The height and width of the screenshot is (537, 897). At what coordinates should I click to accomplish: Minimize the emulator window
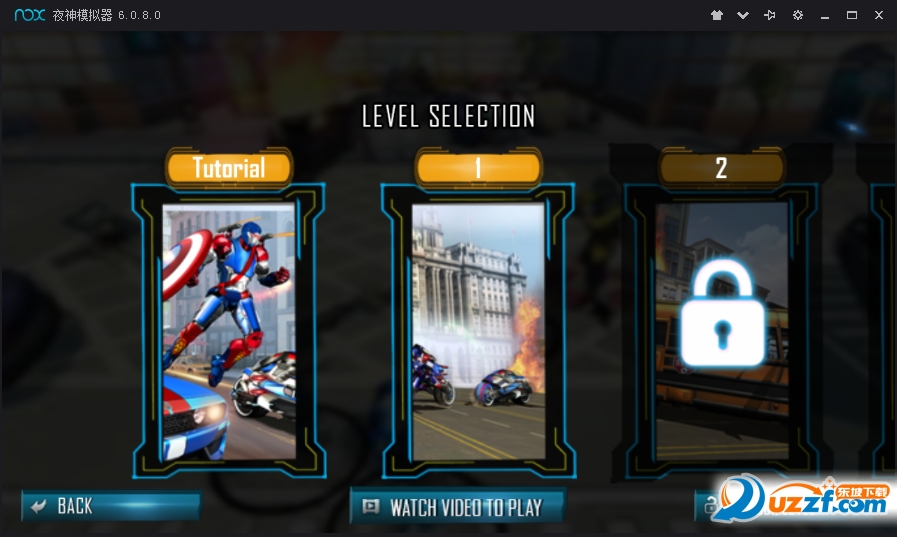point(825,15)
